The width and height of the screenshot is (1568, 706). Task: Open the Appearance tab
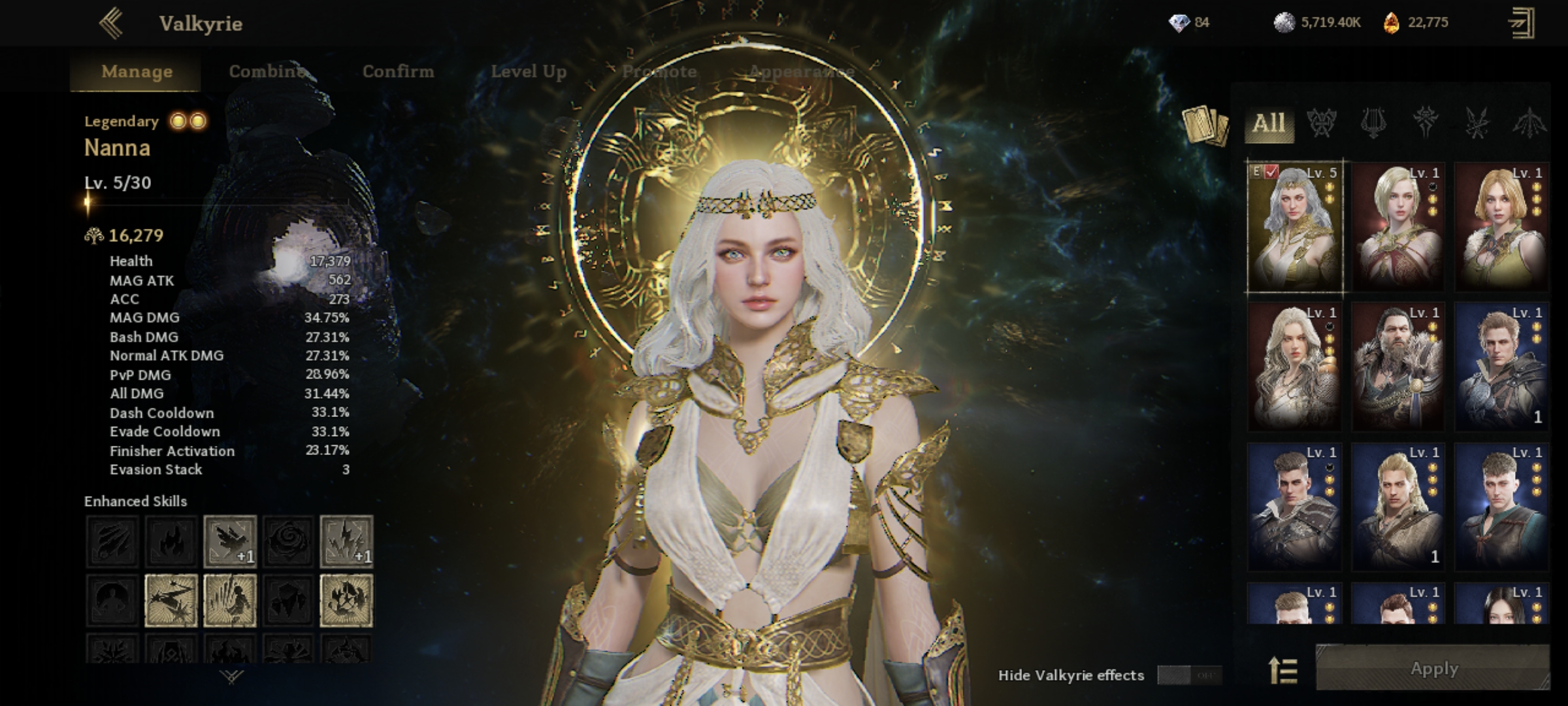coord(801,71)
